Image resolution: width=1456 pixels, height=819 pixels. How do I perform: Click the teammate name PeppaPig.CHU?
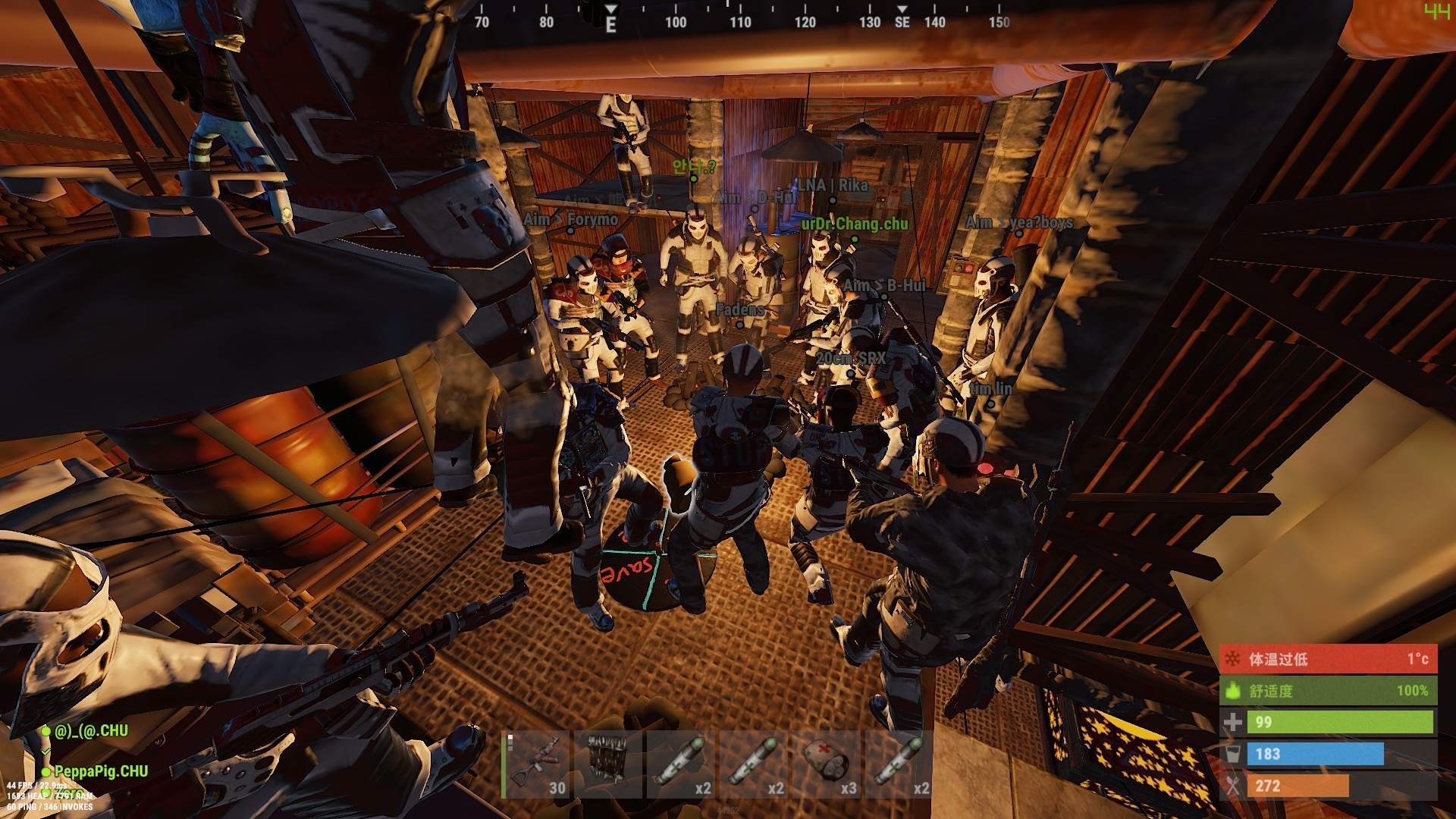(x=102, y=770)
